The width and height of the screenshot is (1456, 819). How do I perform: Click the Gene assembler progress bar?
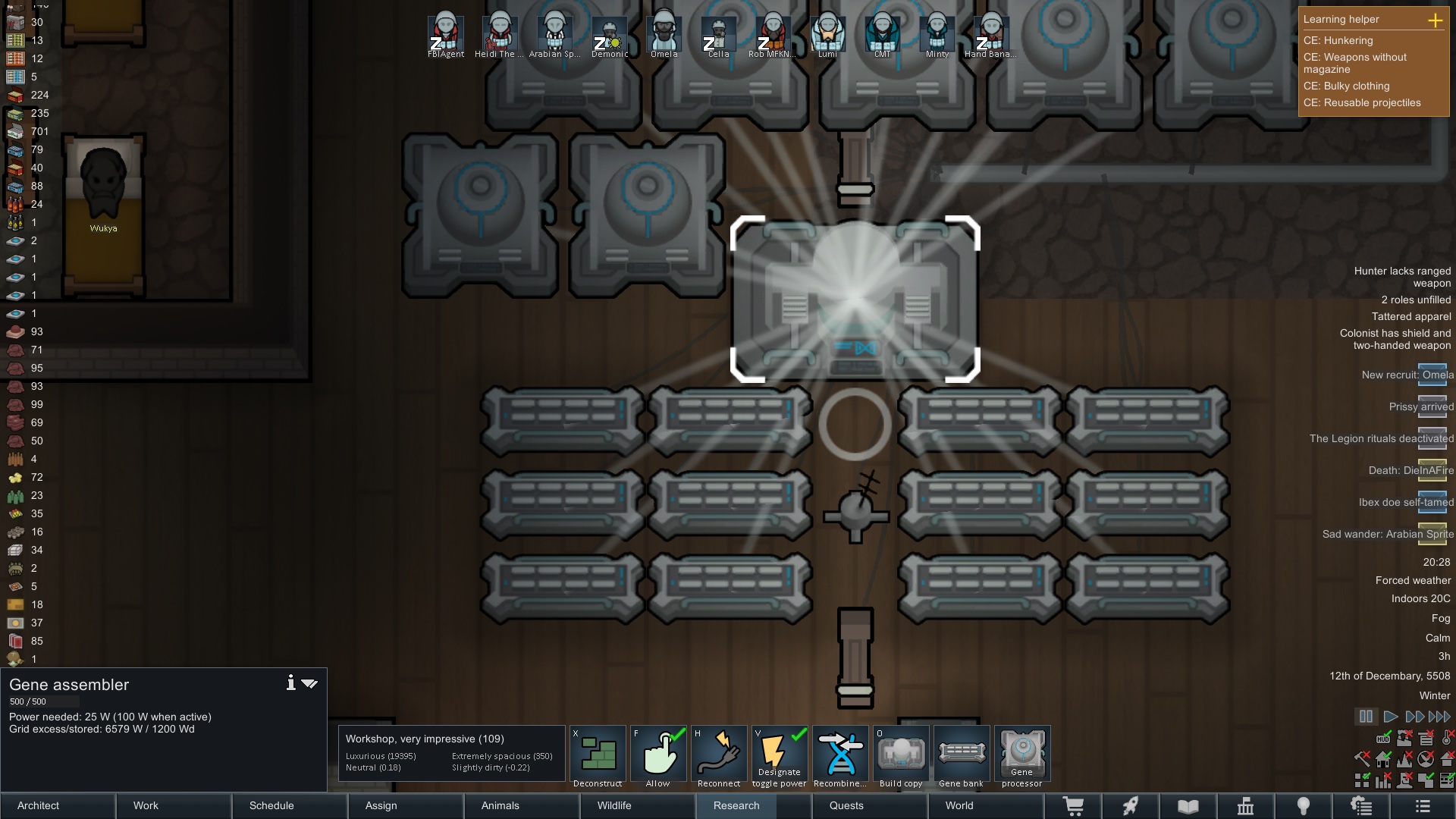pos(44,701)
